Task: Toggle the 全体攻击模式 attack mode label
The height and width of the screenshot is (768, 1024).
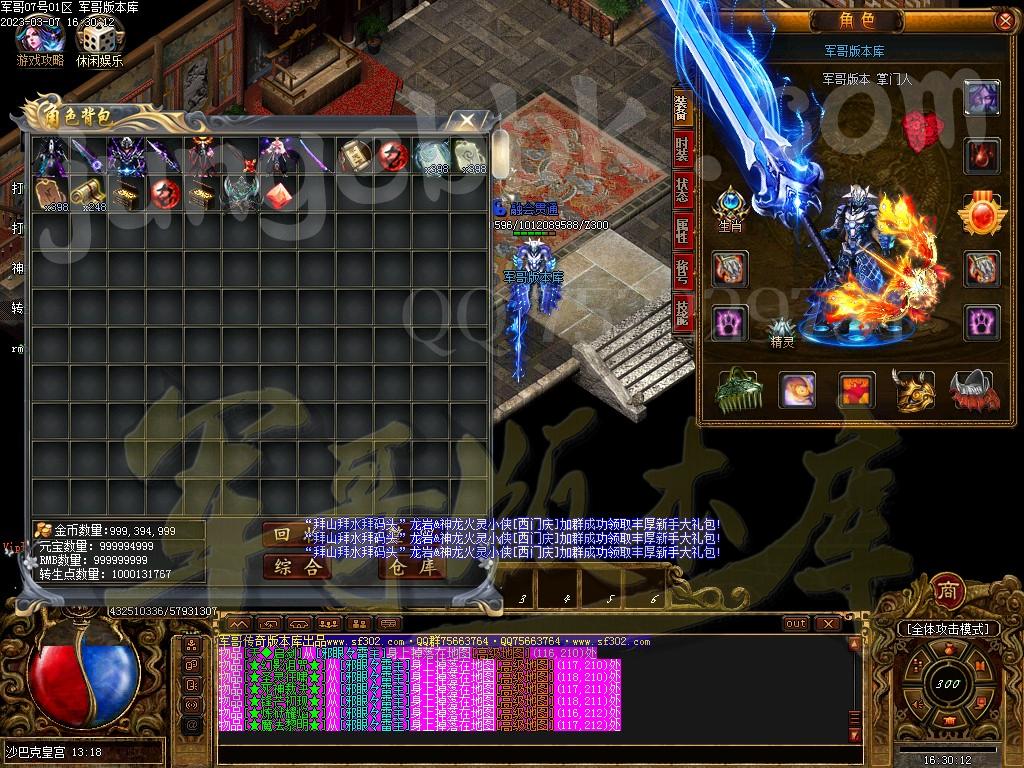Action: (947, 628)
